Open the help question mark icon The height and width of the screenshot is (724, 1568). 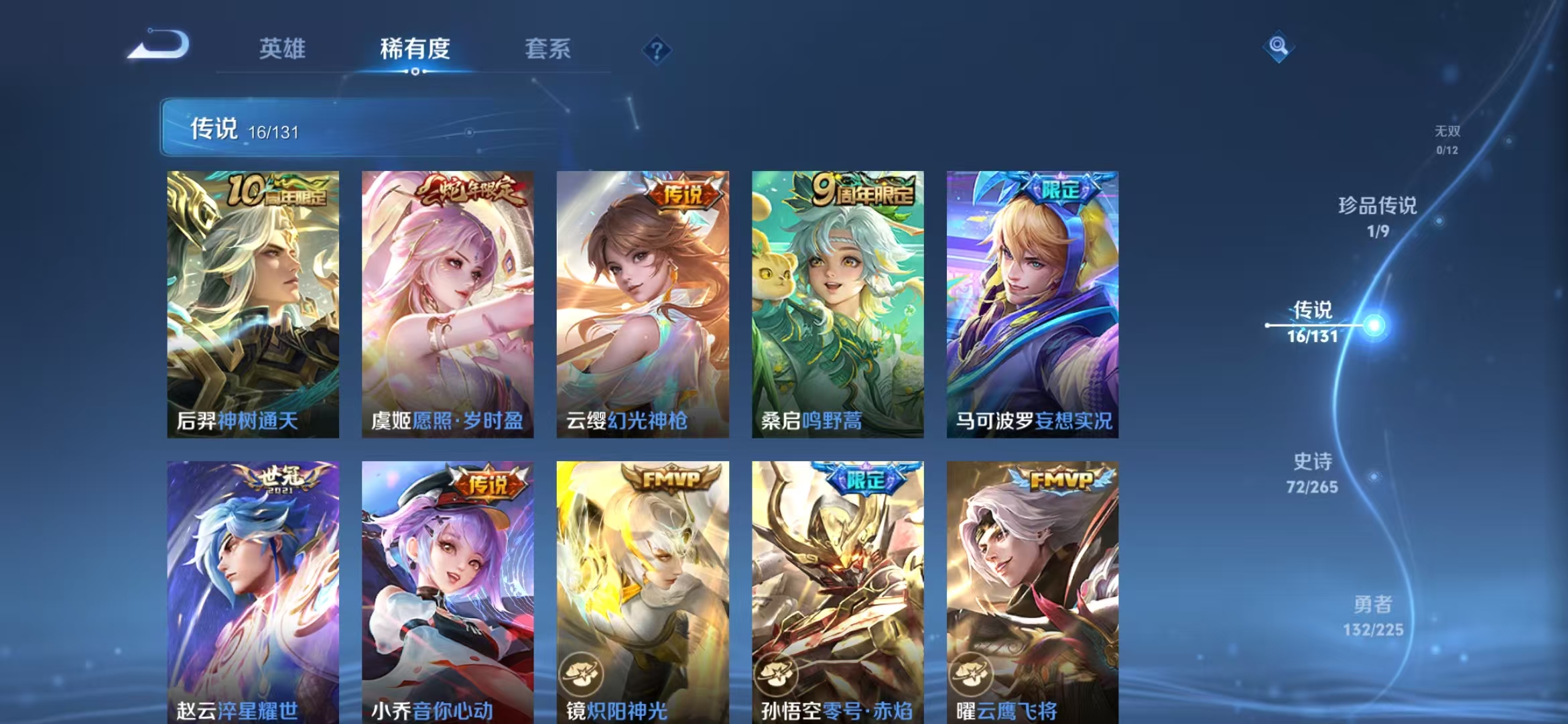pos(659,50)
